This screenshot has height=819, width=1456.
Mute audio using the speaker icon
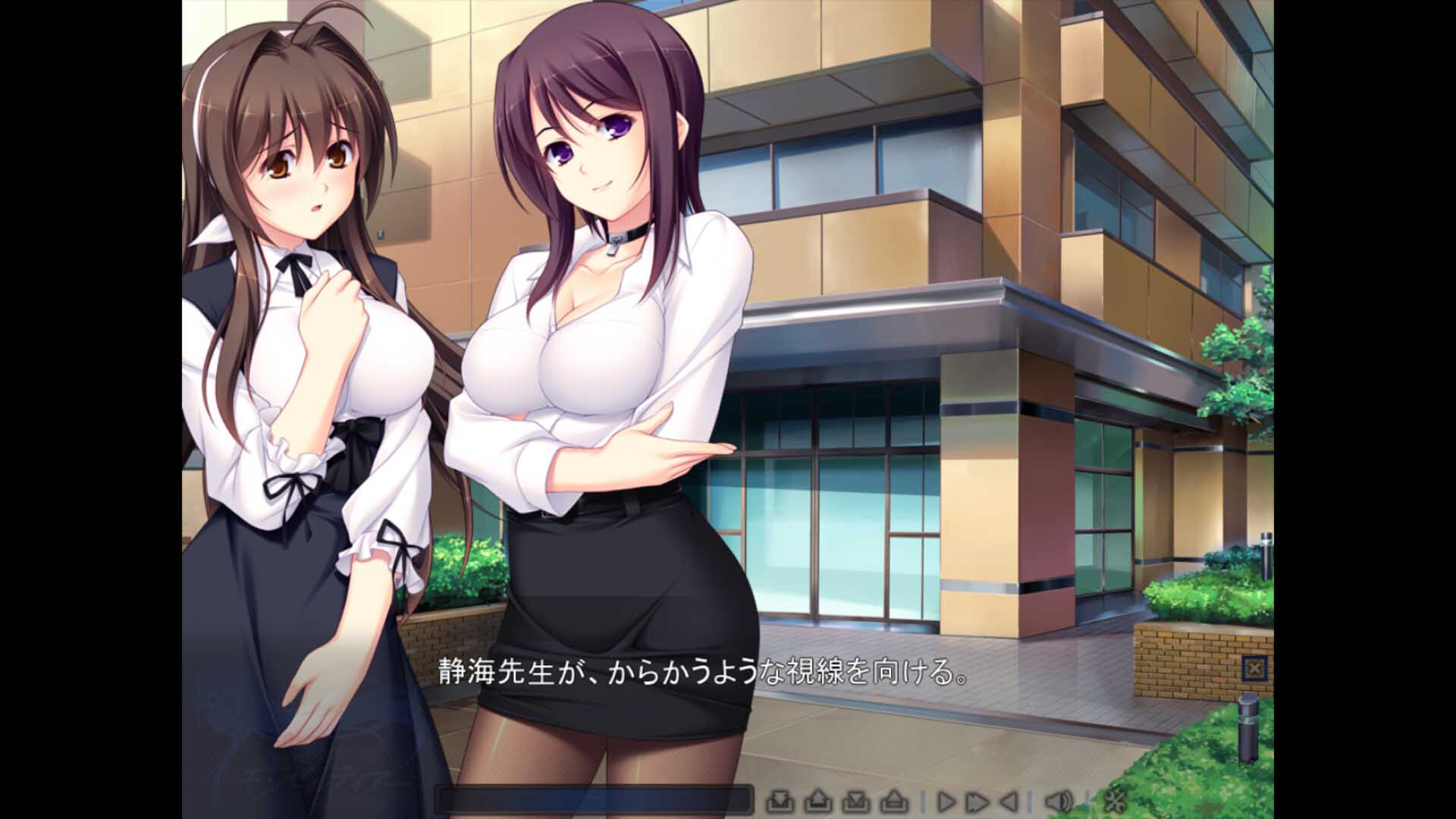[x=1059, y=801]
